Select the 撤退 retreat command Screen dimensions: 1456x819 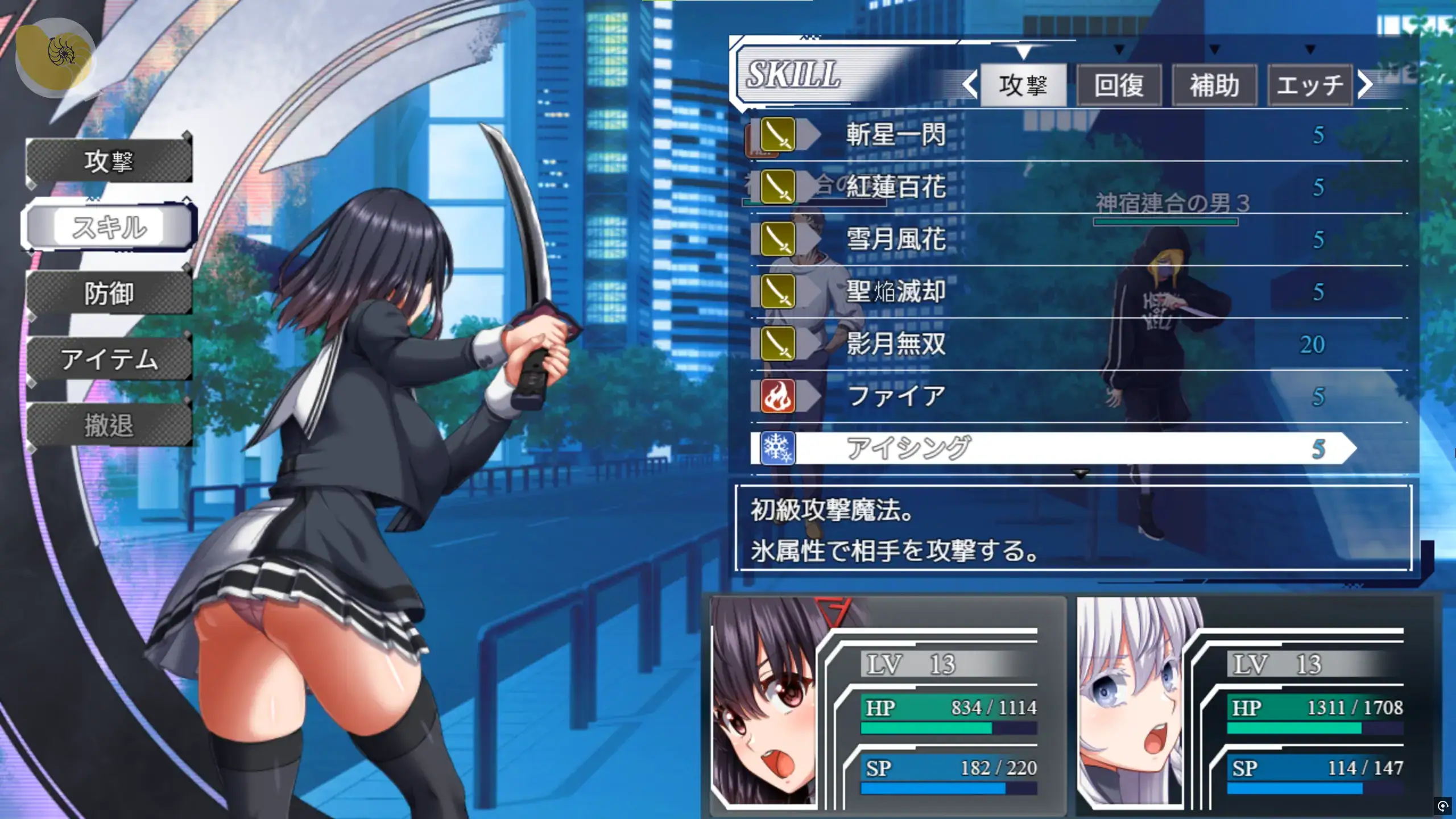(109, 425)
